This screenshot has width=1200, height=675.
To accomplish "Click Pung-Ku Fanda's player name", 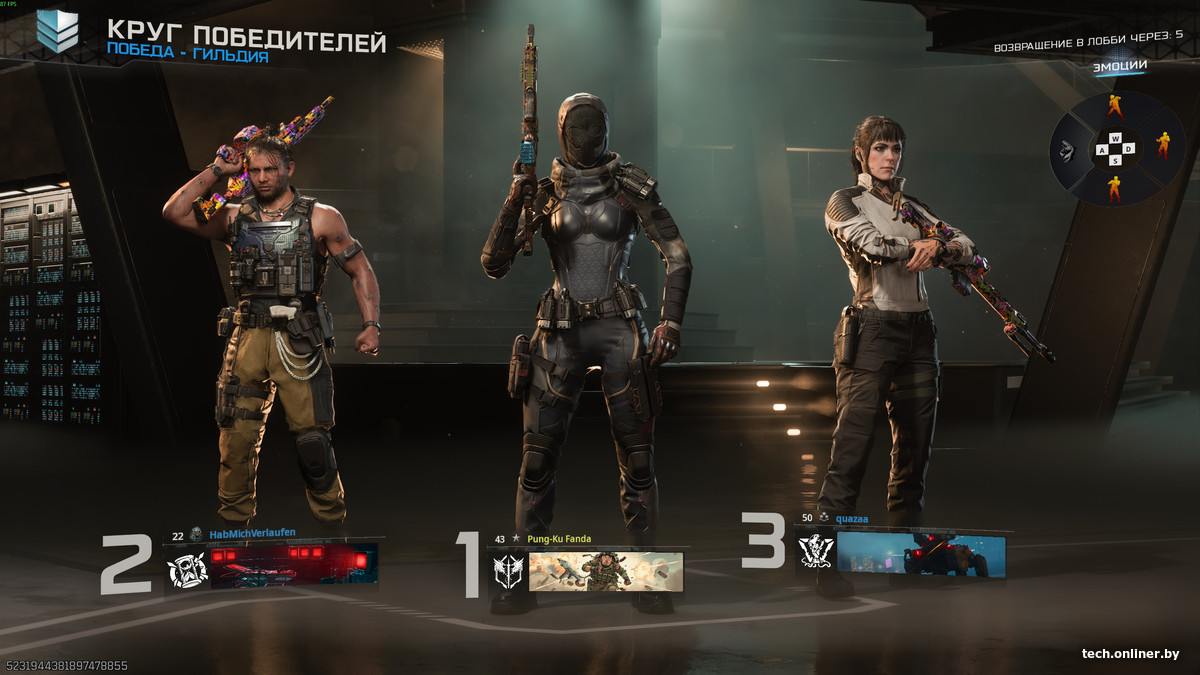I will tap(559, 539).
